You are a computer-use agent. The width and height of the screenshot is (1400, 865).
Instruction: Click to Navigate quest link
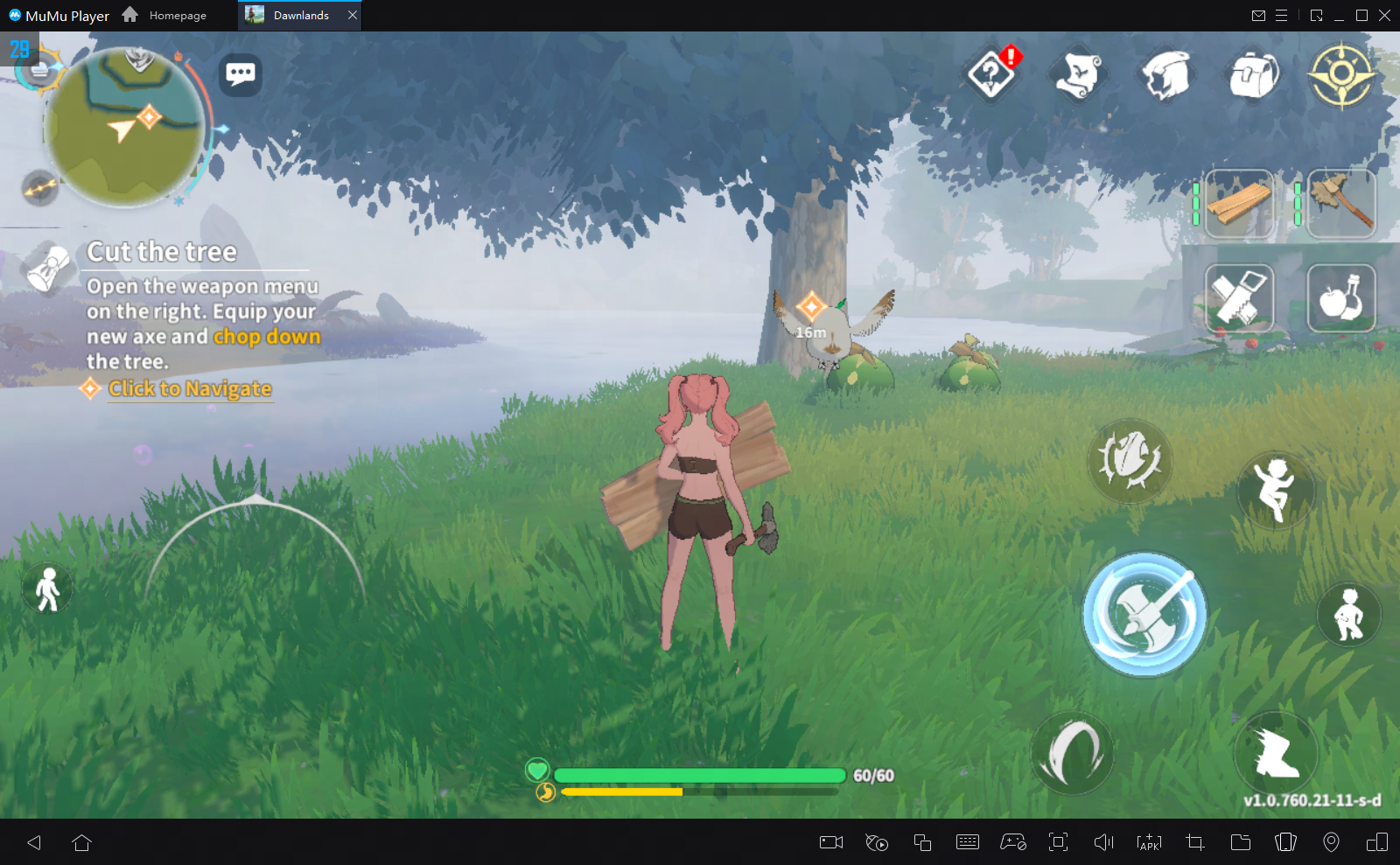[x=189, y=388]
